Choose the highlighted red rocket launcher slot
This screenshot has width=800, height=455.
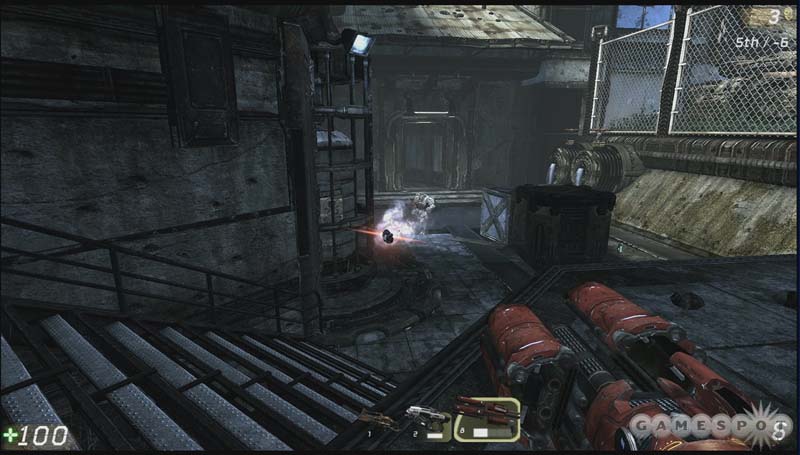pos(486,418)
